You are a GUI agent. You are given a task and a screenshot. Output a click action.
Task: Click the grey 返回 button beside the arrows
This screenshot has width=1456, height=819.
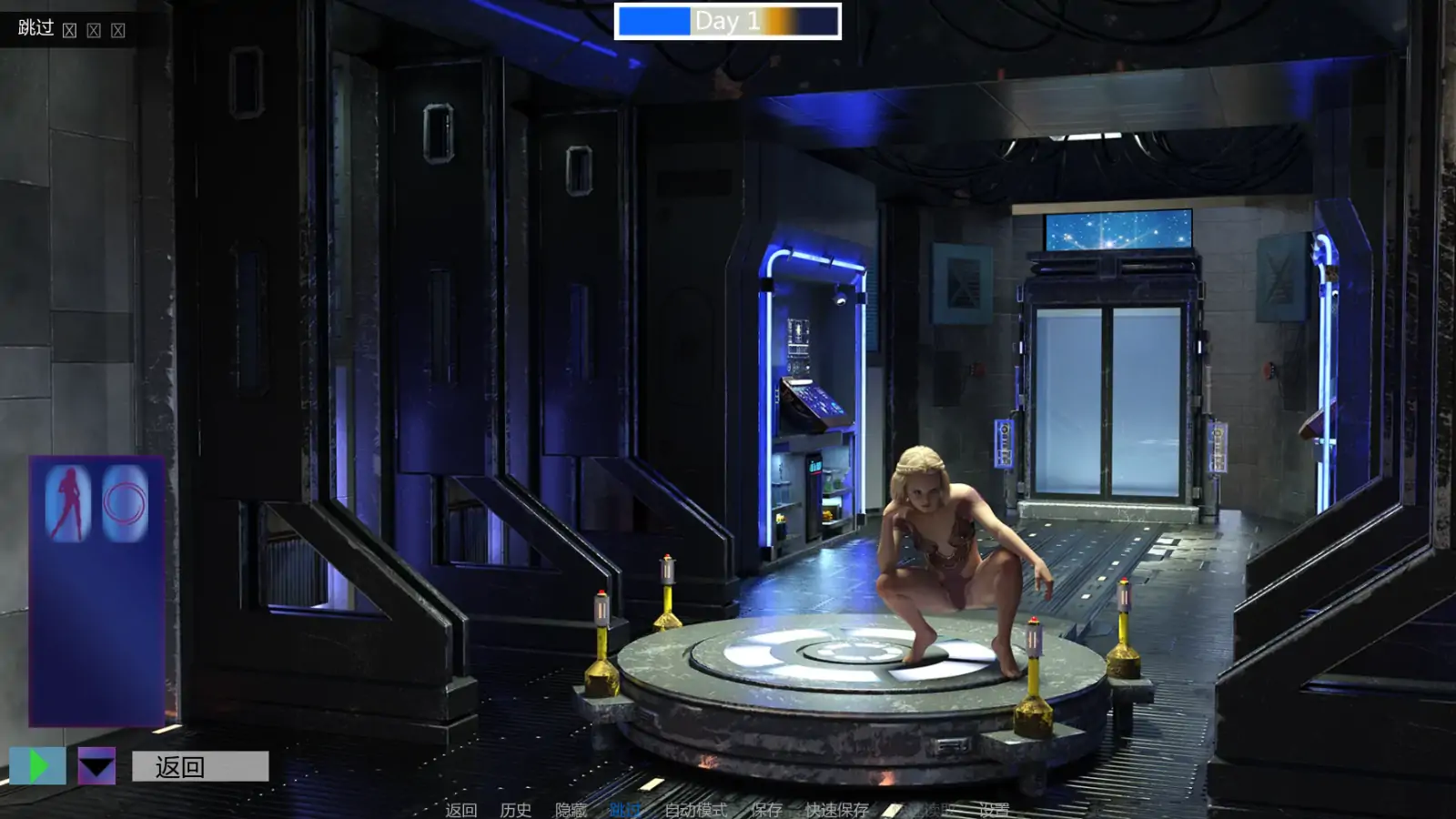200,766
